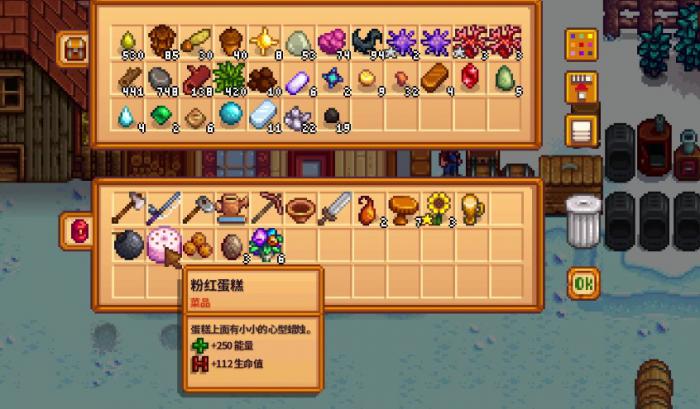Confirm with the green OK button
The width and height of the screenshot is (700, 409).
pos(584,283)
